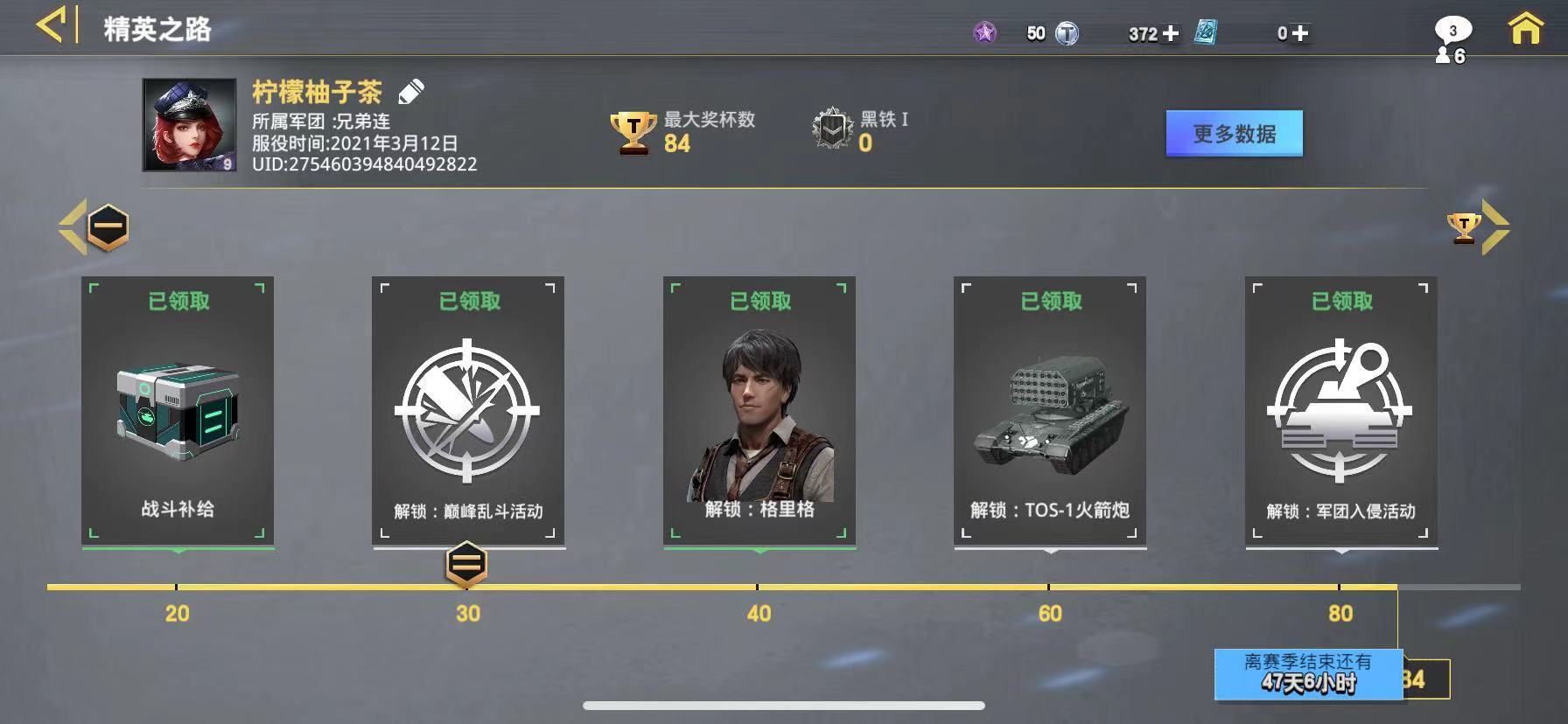
Task: Select the 战斗补给 supply crate card
Action: 178,411
